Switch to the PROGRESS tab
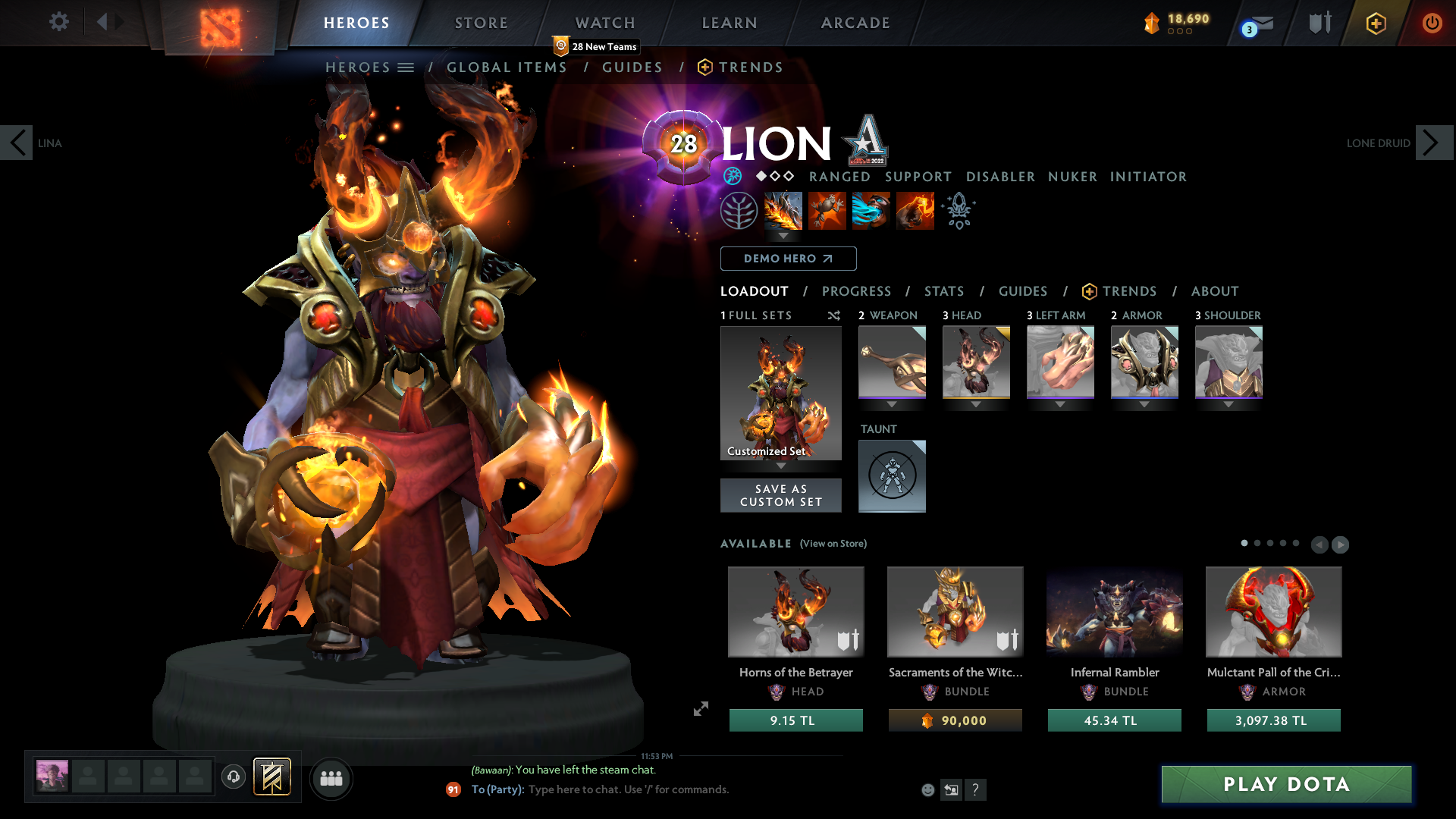The image size is (1456, 819). [x=857, y=291]
